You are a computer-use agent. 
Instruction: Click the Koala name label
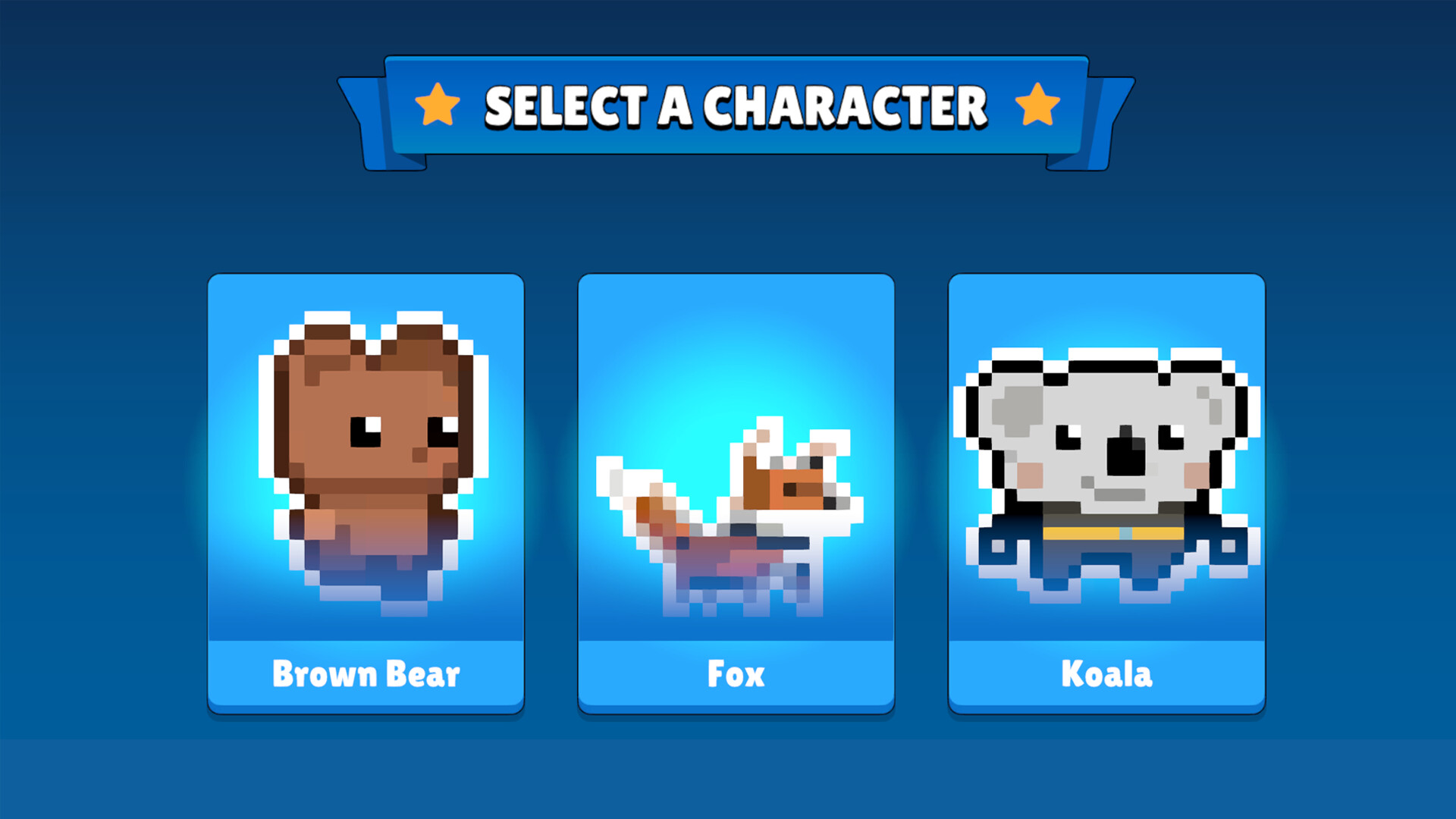(x=1106, y=673)
